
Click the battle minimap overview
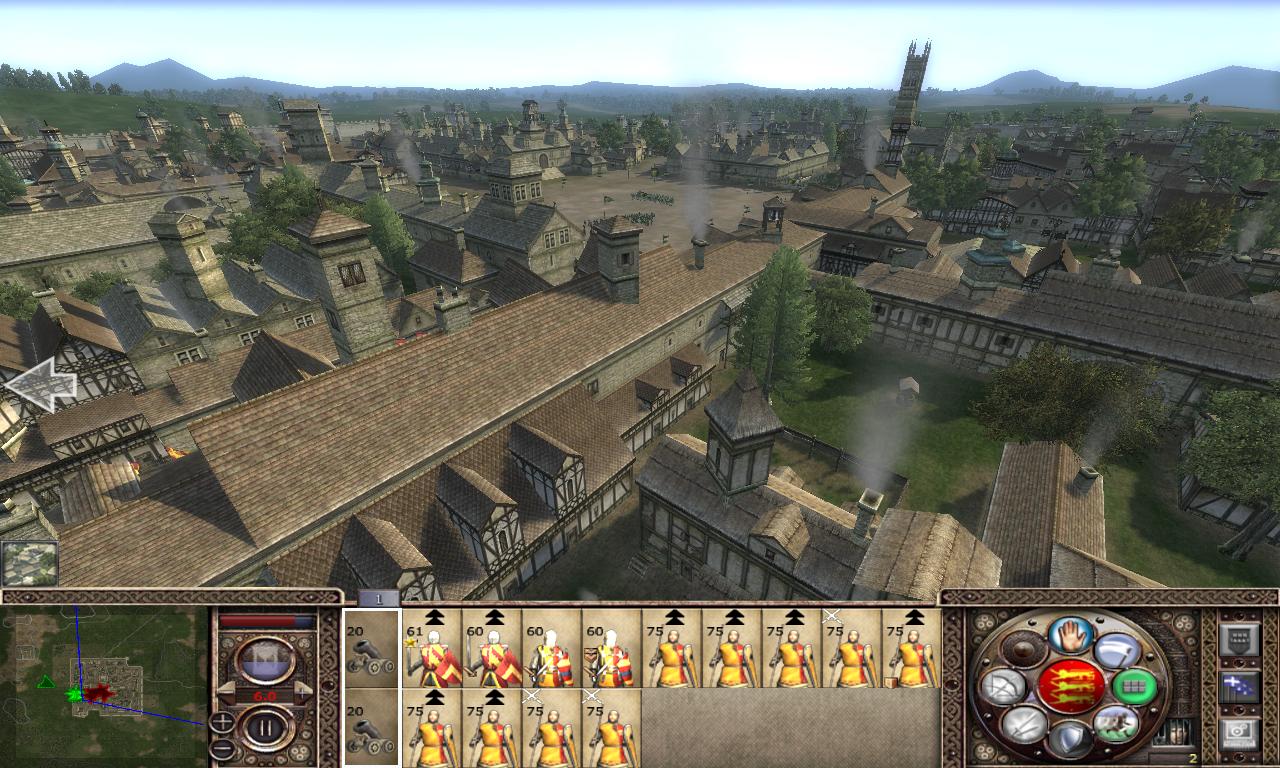104,685
